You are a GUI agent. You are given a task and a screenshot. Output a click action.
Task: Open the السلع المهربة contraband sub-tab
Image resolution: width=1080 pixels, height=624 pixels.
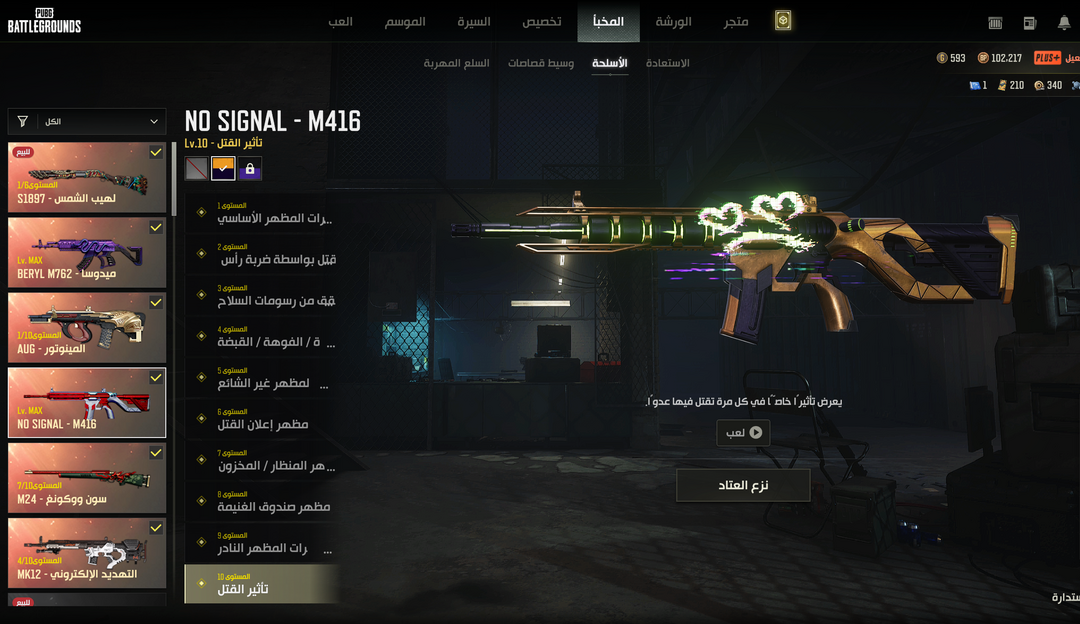coord(457,63)
